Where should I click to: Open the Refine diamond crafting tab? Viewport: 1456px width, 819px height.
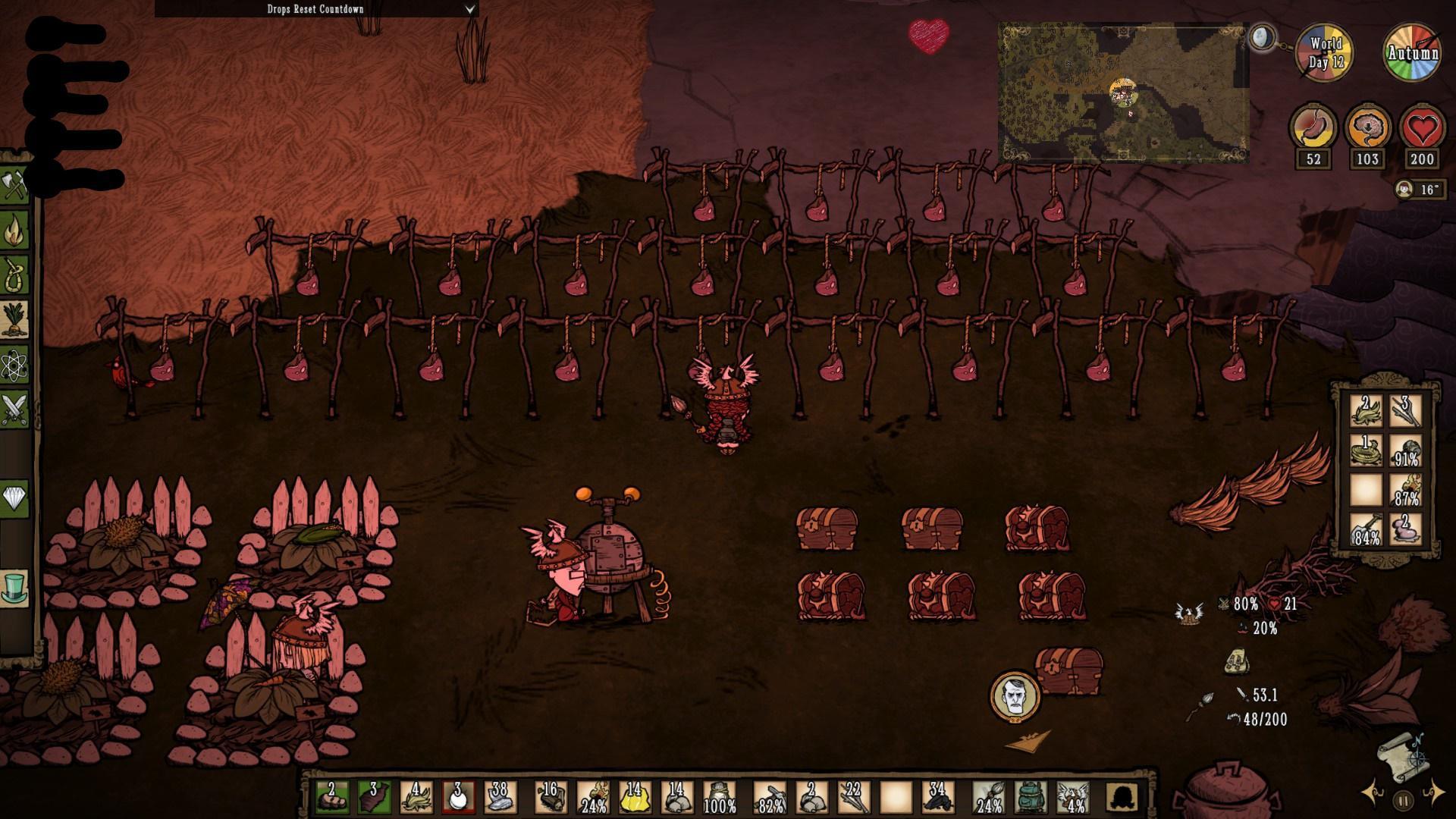pyautogui.click(x=14, y=498)
